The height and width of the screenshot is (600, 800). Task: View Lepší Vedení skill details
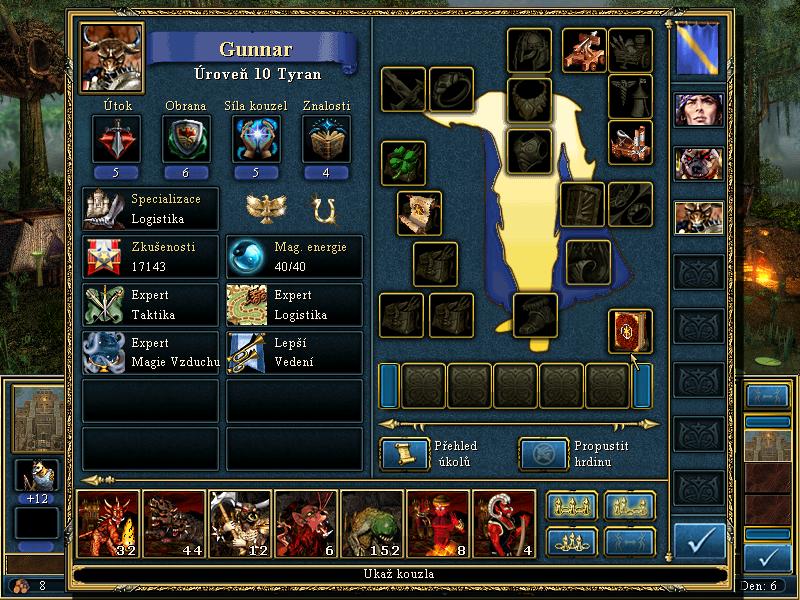(x=294, y=352)
